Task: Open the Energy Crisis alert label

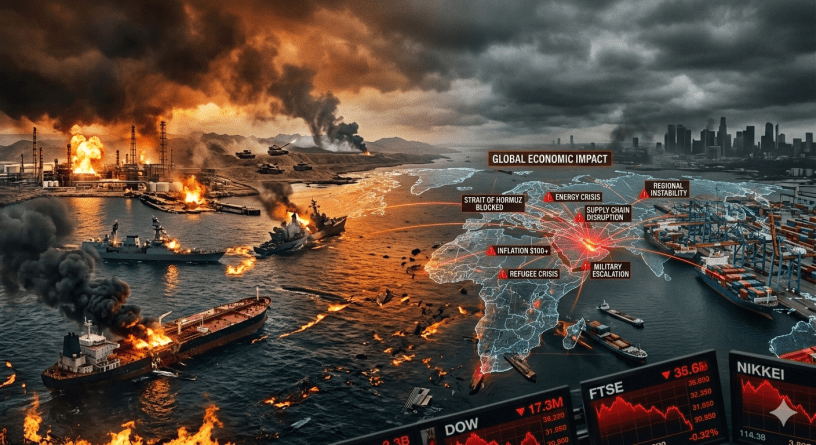Action: 576,197
